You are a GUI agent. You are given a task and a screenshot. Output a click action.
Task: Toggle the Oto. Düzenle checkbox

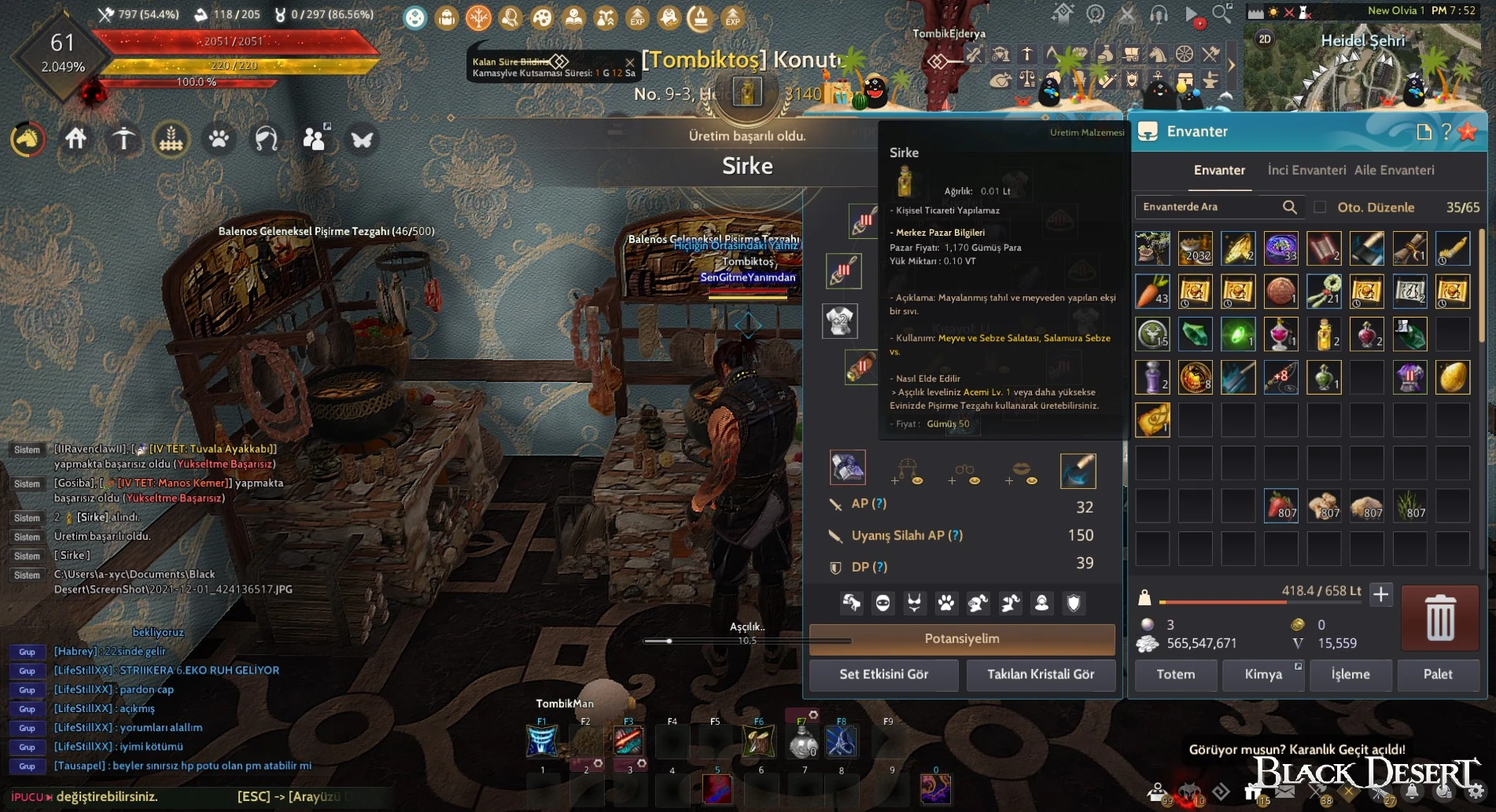pos(1320,208)
